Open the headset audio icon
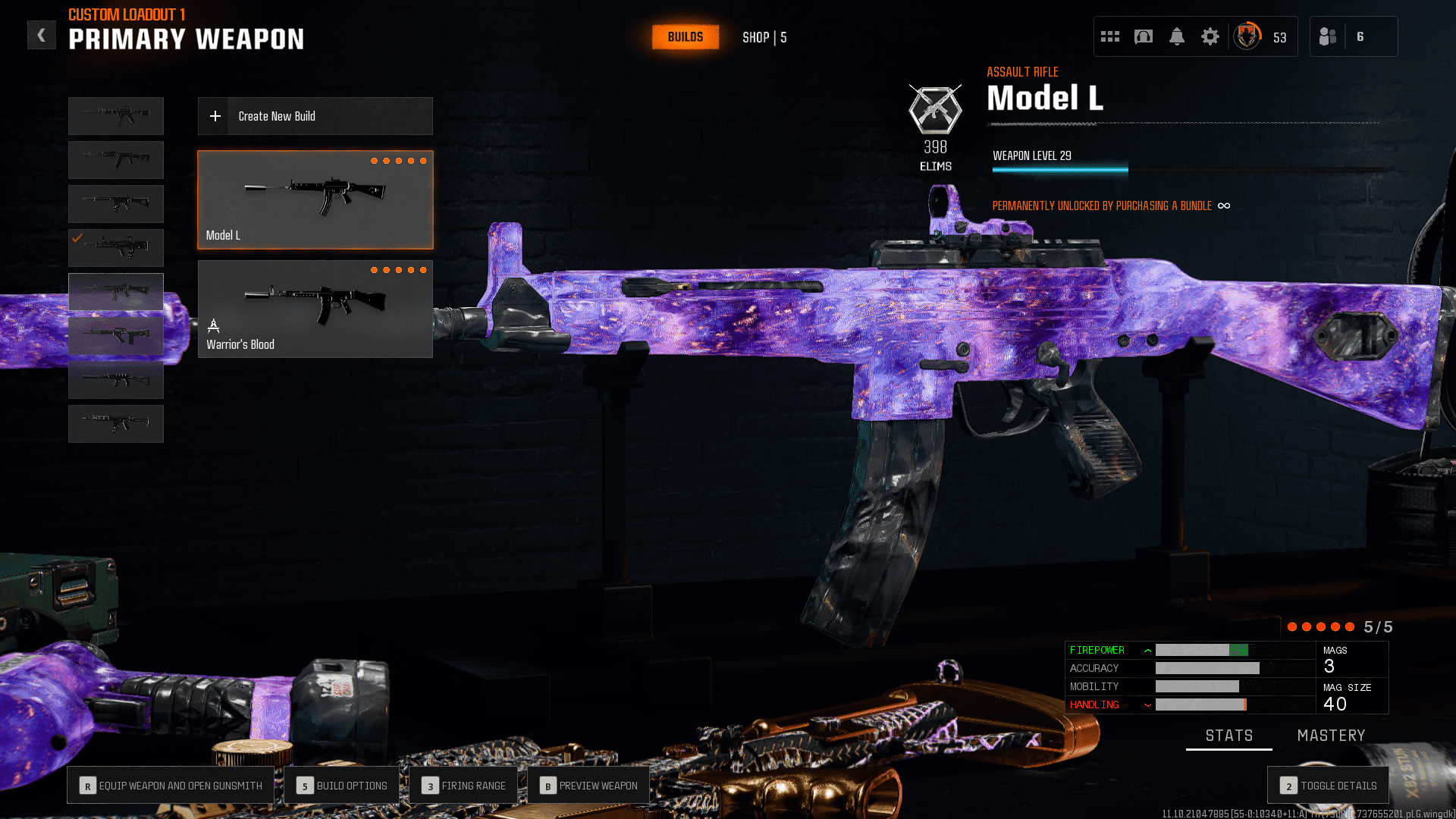1456x819 pixels. point(1143,36)
